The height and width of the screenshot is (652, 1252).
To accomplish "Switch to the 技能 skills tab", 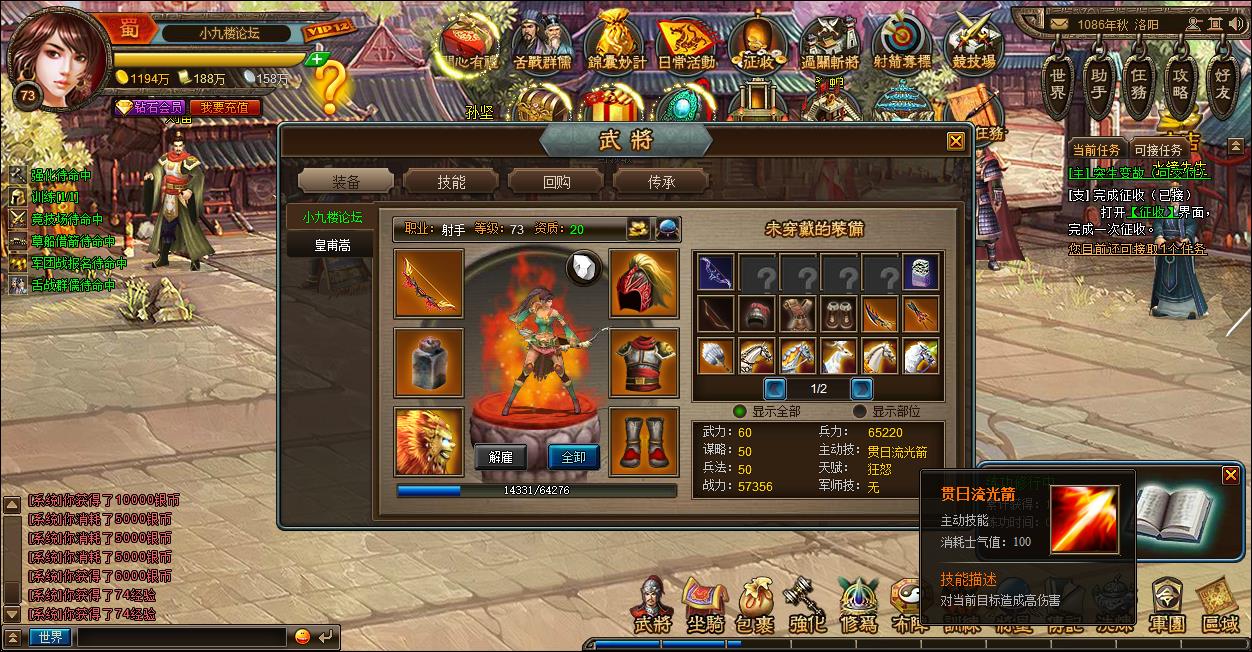I will tap(450, 181).
